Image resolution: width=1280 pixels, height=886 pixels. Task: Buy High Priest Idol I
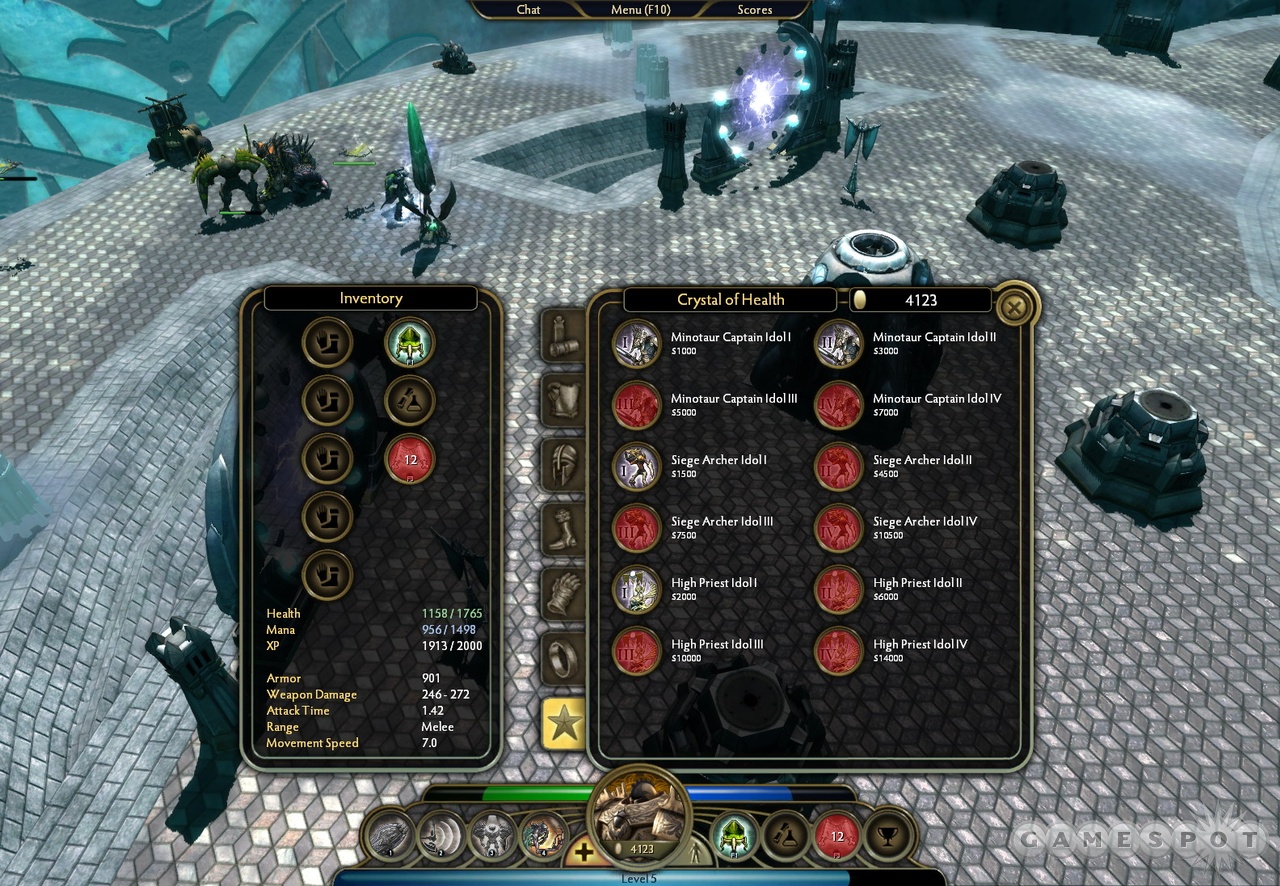[636, 589]
